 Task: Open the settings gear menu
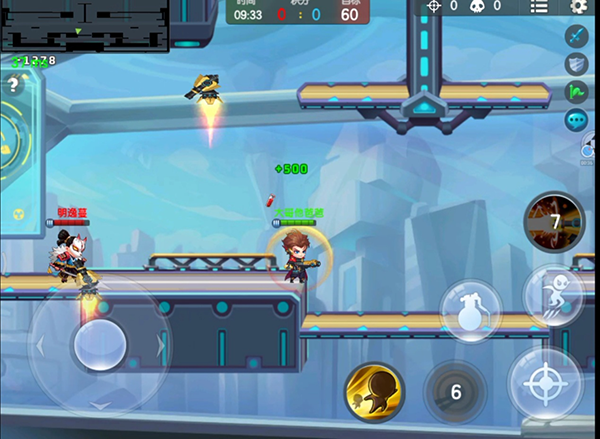point(578,7)
